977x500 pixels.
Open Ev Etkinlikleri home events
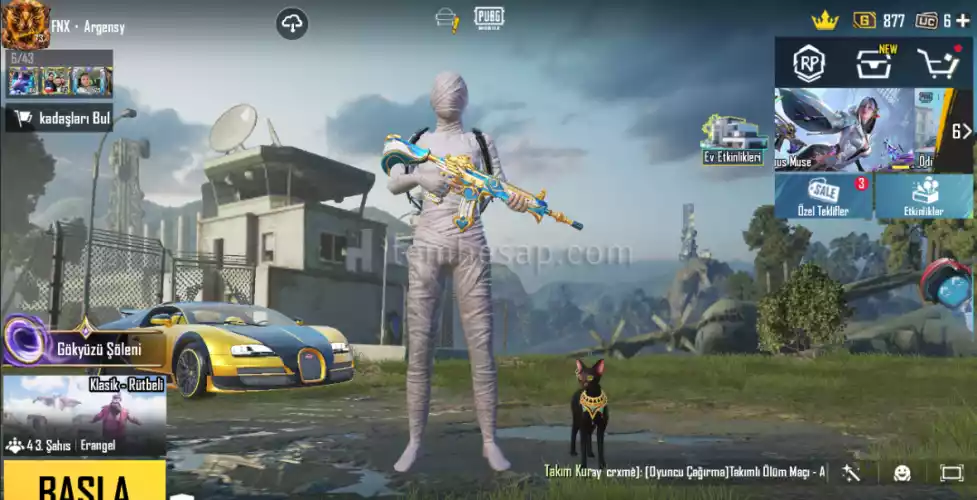point(732,142)
